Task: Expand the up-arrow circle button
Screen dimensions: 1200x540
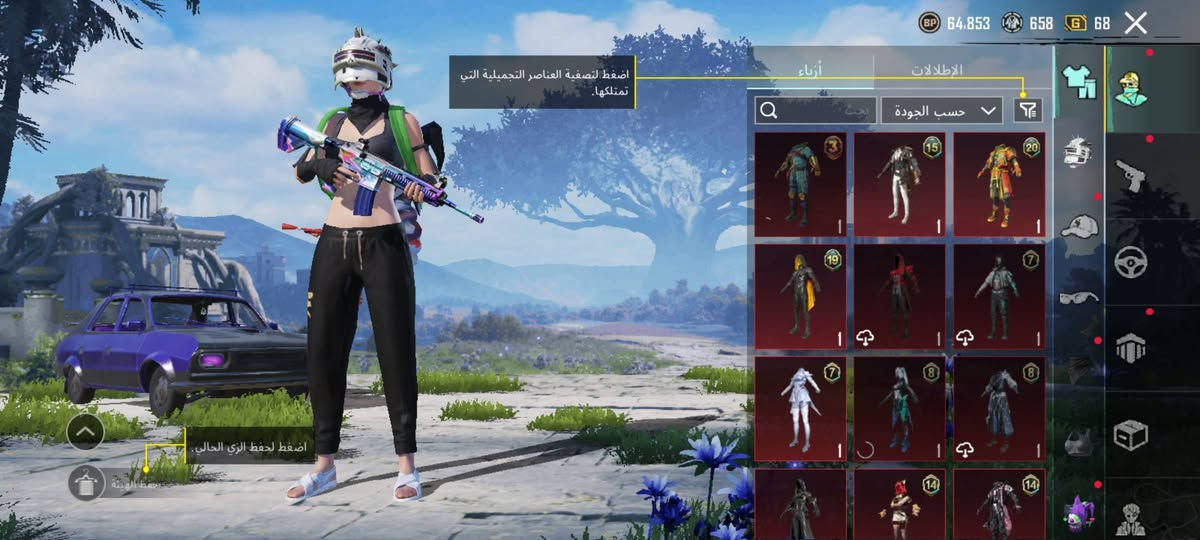Action: click(86, 432)
